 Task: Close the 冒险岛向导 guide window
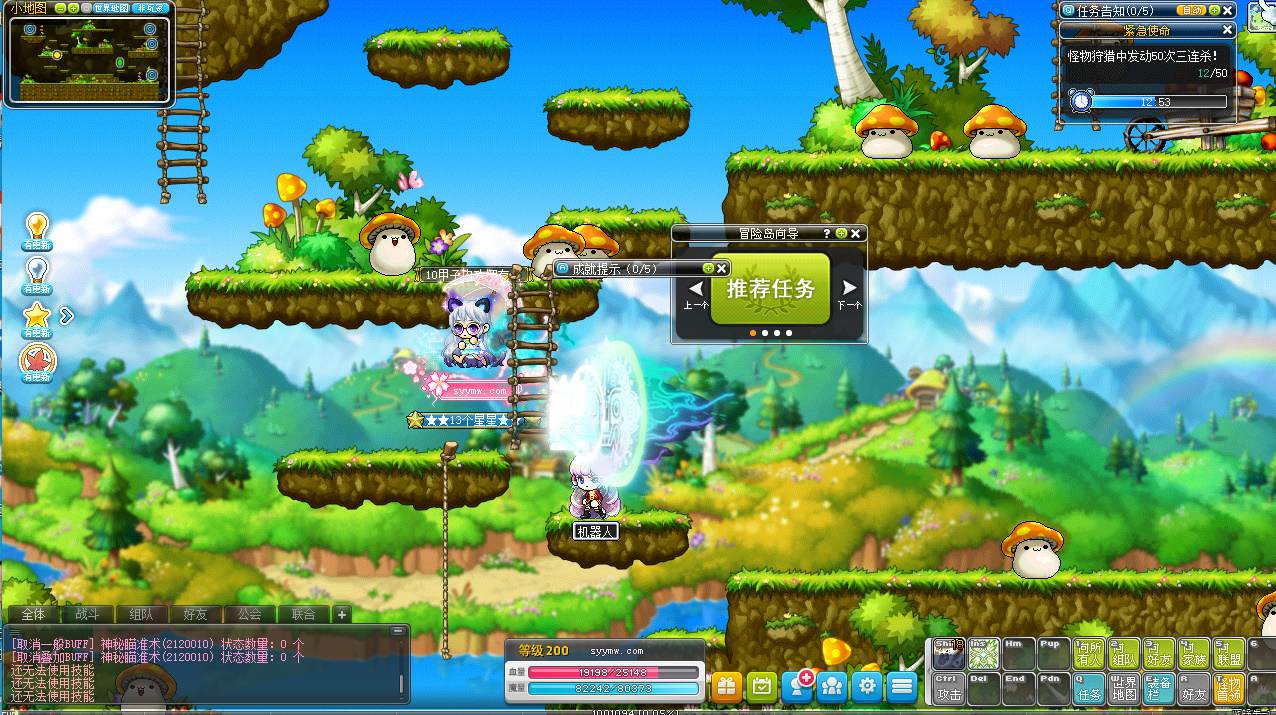[x=855, y=233]
